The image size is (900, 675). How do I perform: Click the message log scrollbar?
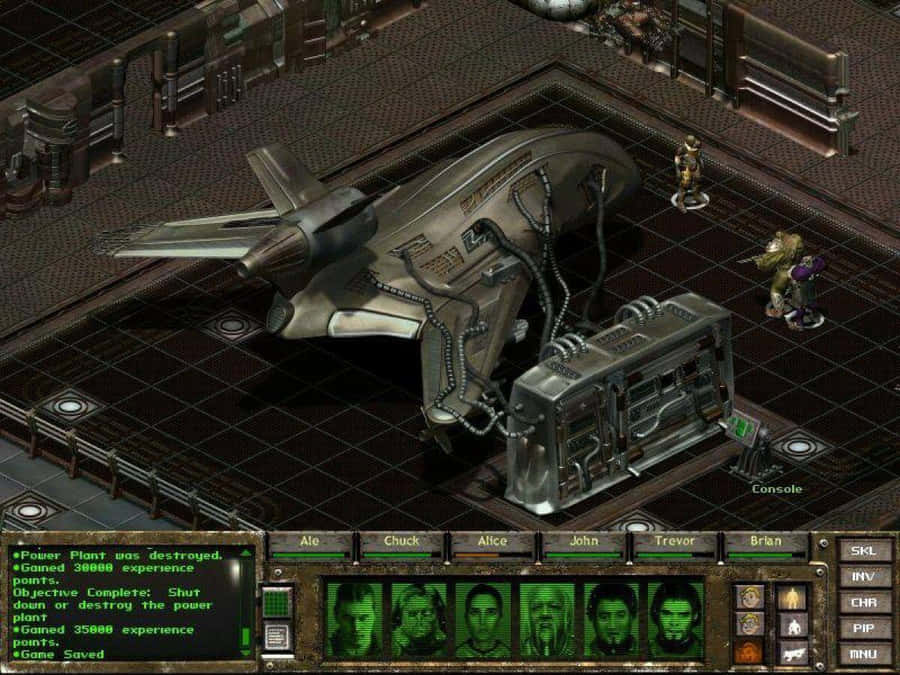tap(246, 598)
